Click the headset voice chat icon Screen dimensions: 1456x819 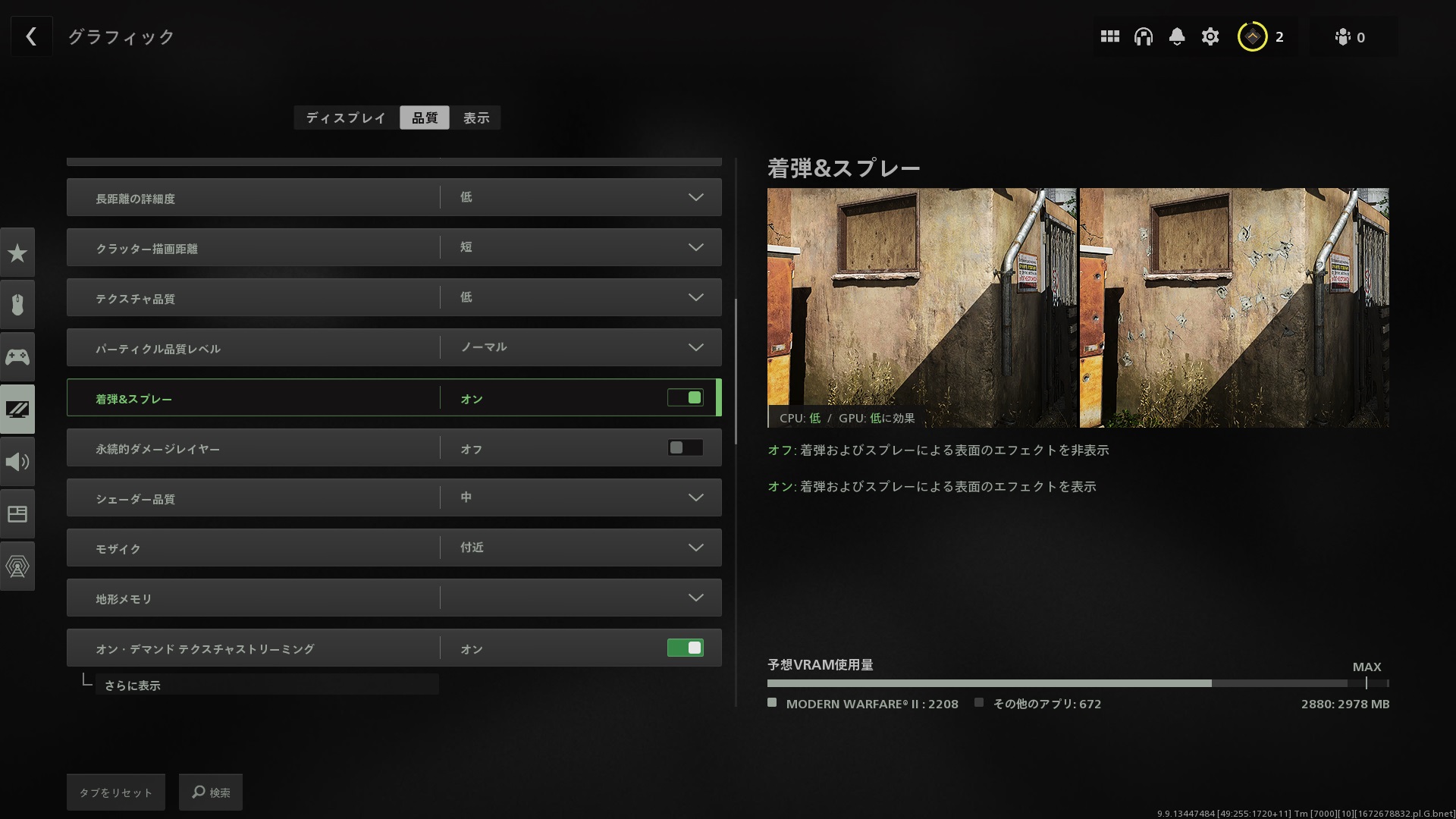click(x=1144, y=36)
